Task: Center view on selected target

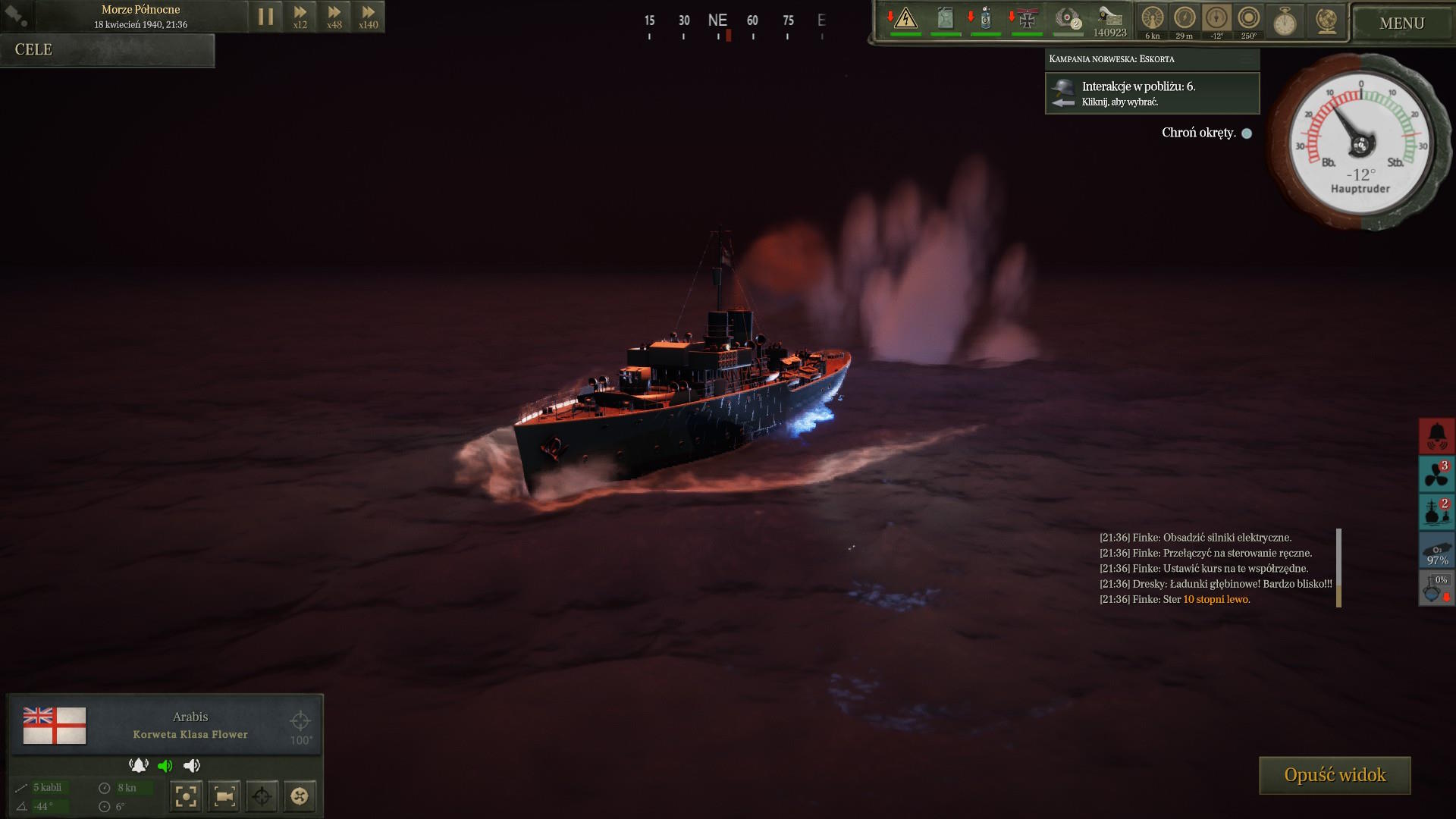Action: (x=187, y=796)
